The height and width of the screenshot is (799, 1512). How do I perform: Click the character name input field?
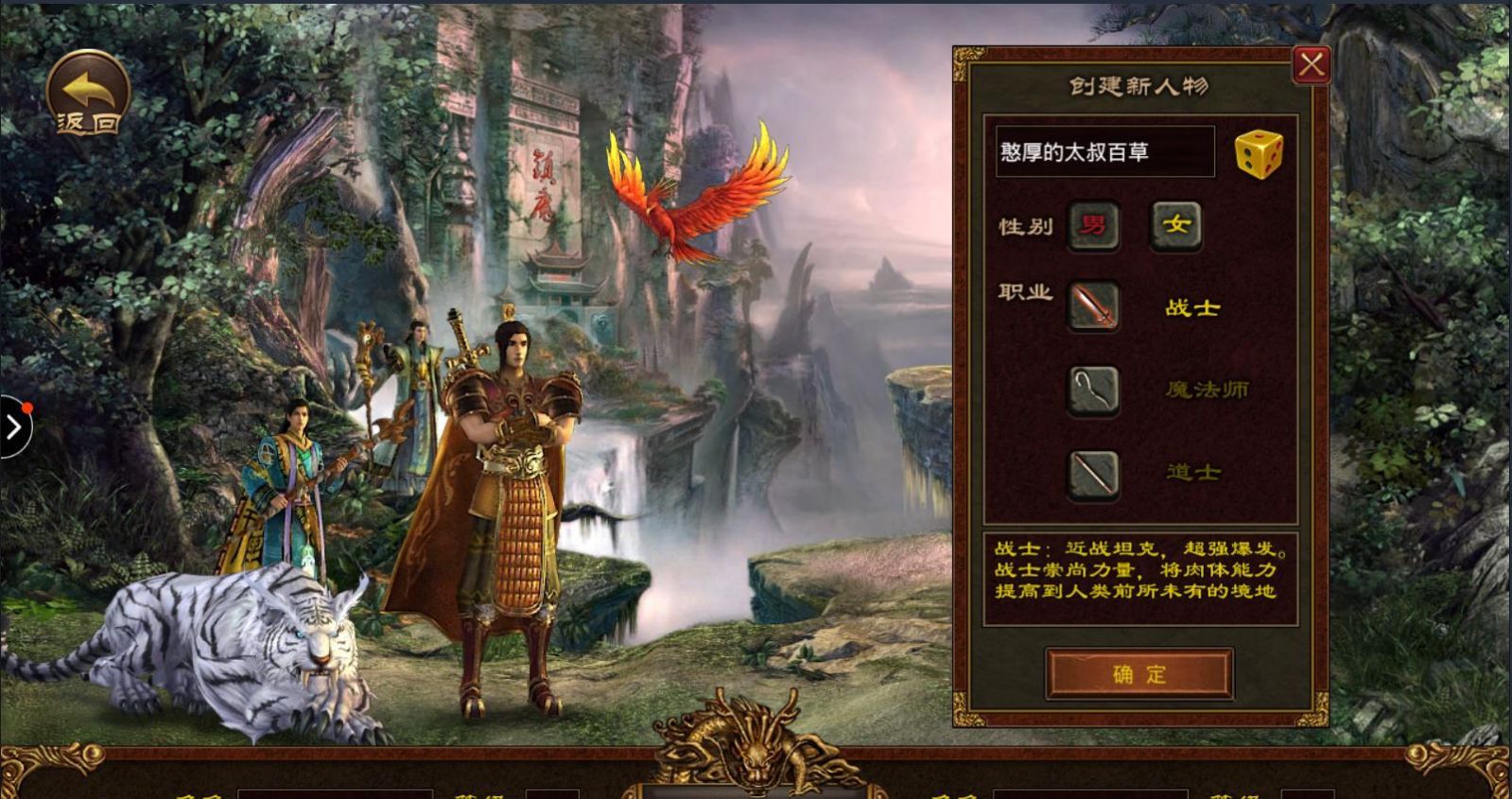1102,150
